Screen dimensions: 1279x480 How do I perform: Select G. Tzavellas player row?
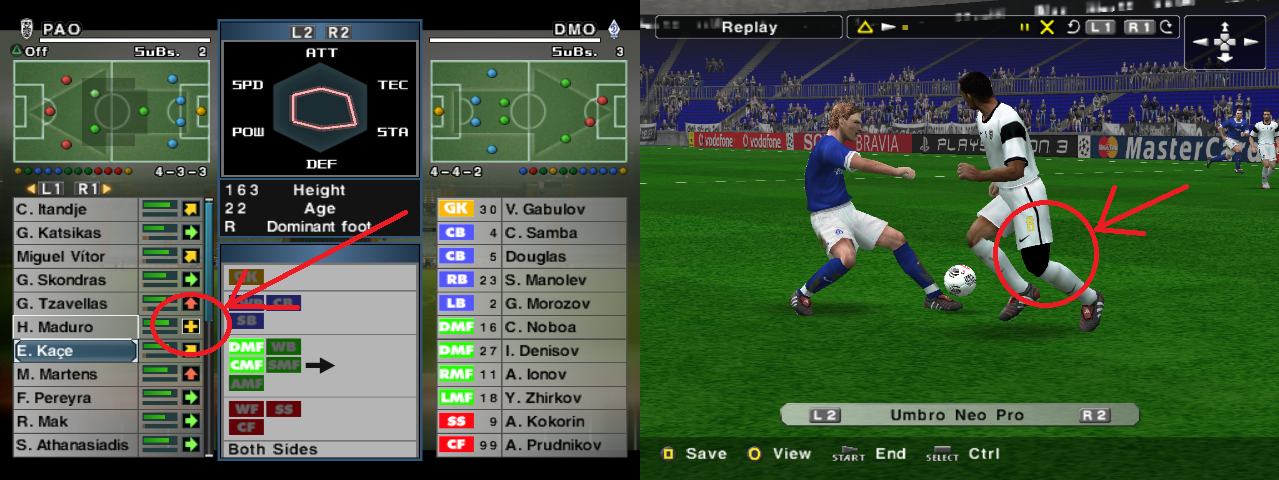point(75,303)
